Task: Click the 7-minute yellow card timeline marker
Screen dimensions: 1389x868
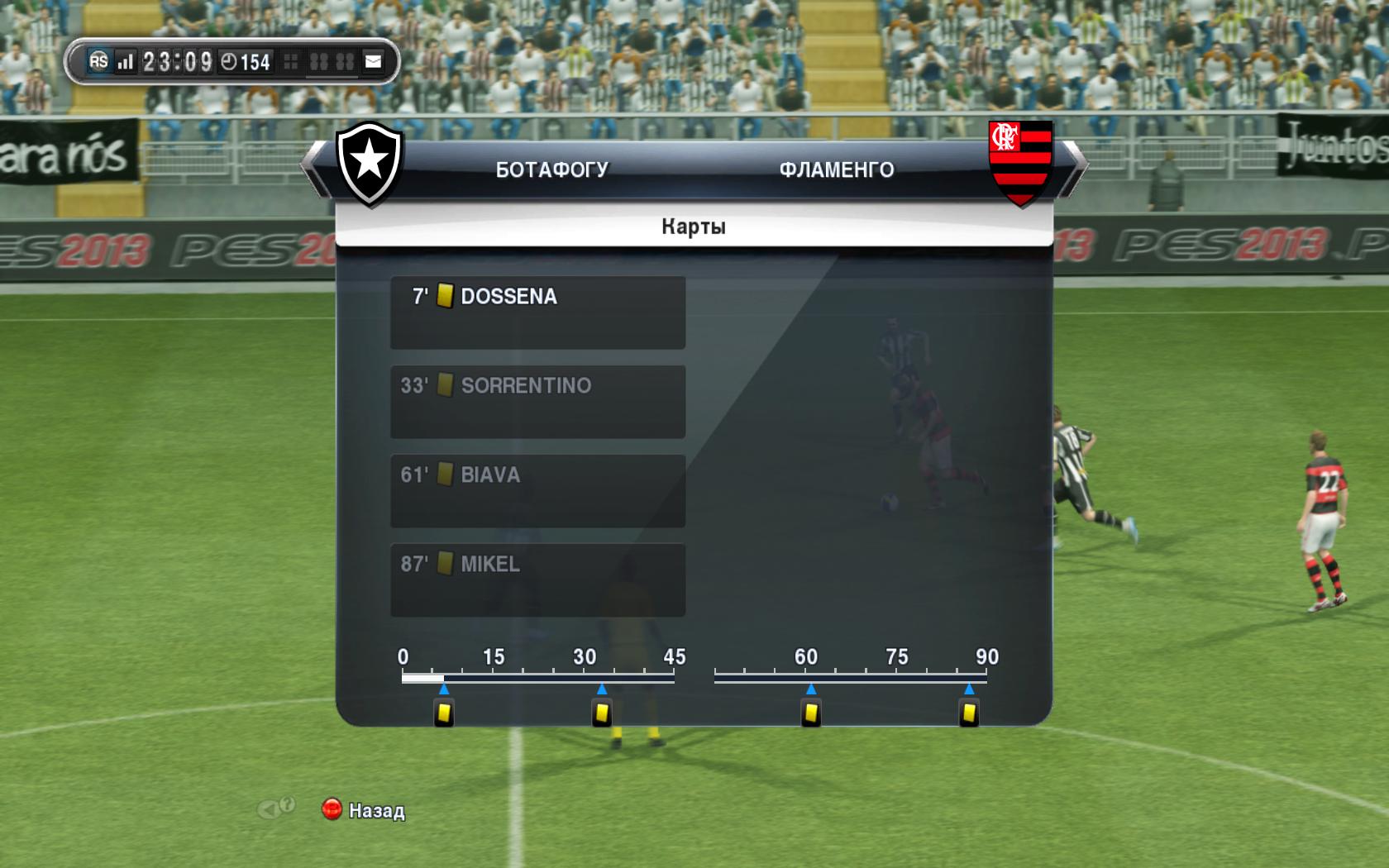Action: [444, 713]
